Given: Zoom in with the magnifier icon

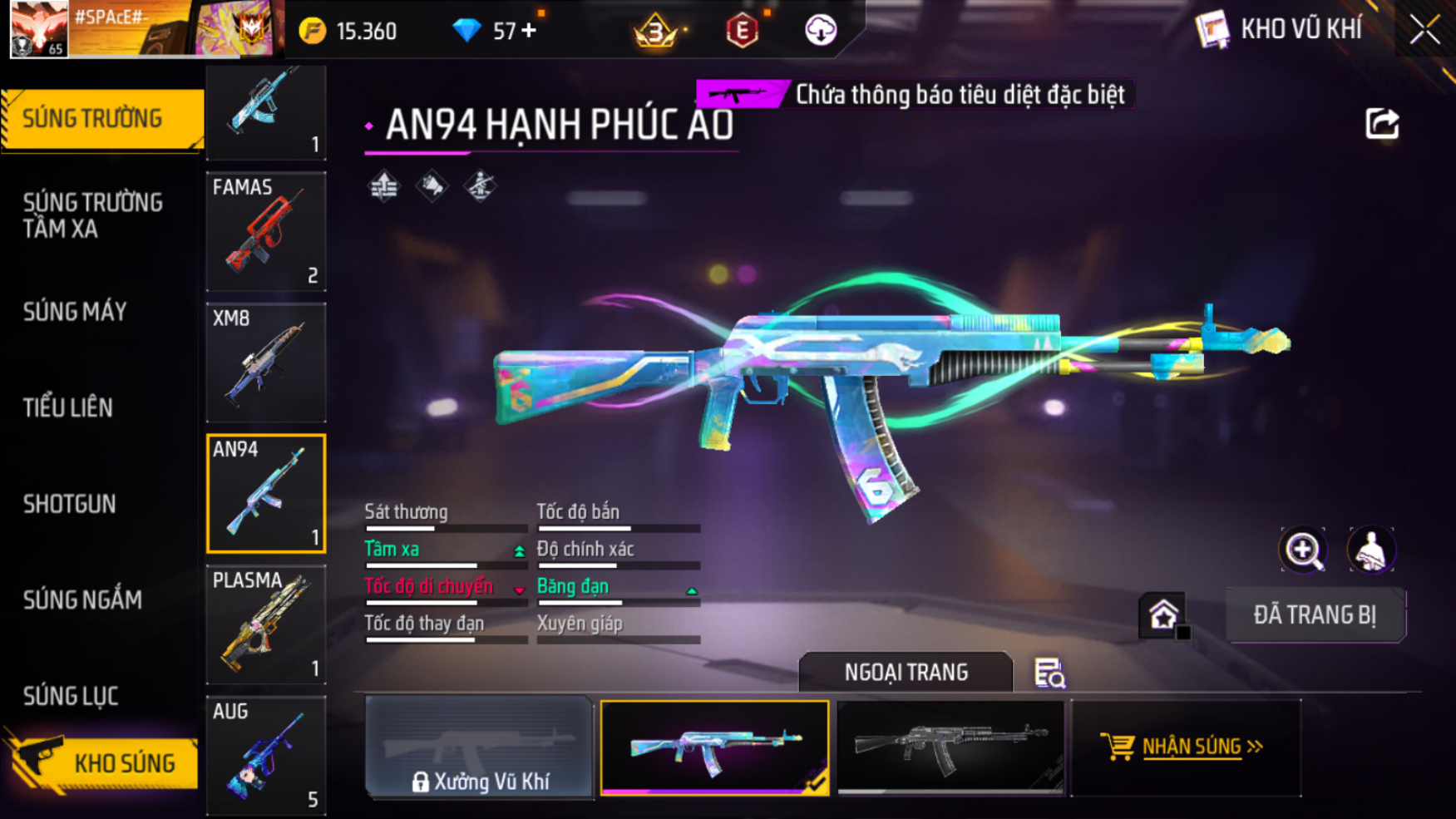Looking at the screenshot, I should coord(1303,550).
